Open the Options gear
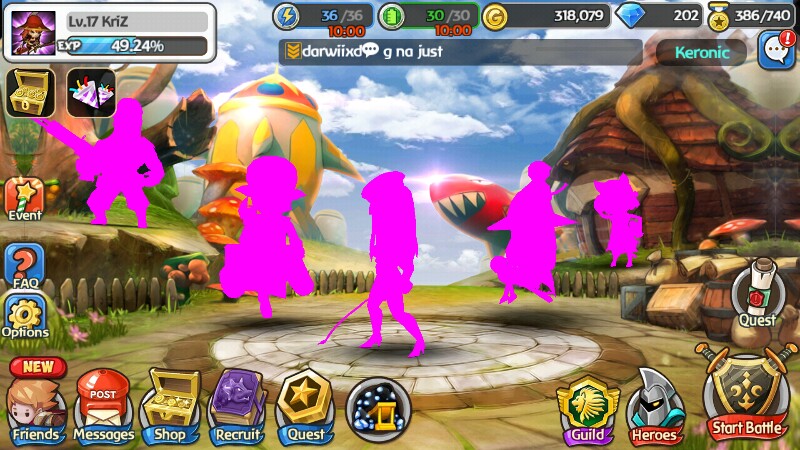Image resolution: width=800 pixels, height=450 pixels. click(25, 317)
